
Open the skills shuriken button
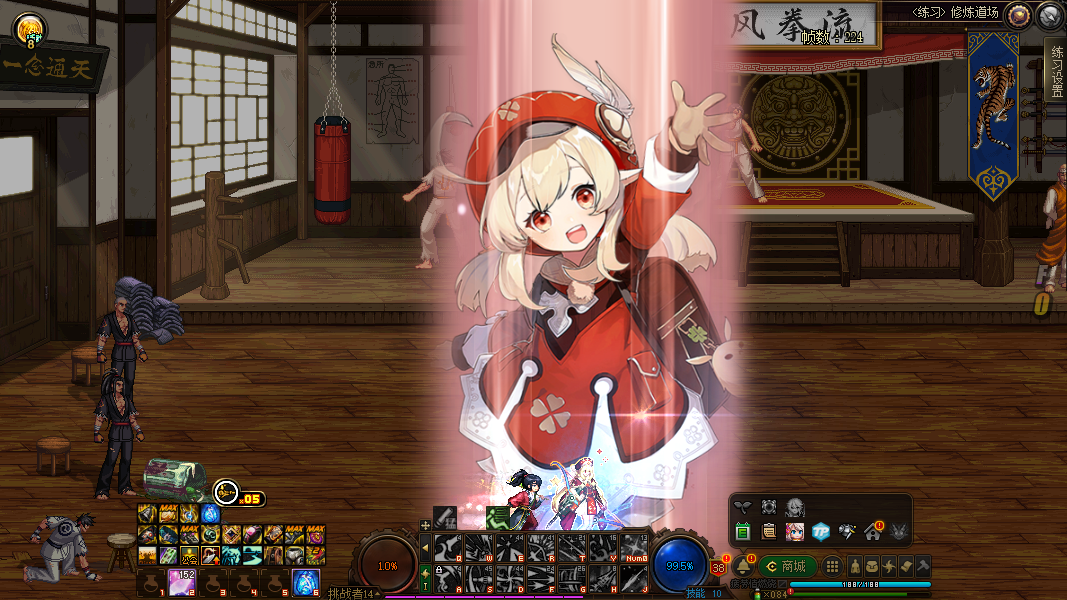pyautogui.click(x=889, y=566)
